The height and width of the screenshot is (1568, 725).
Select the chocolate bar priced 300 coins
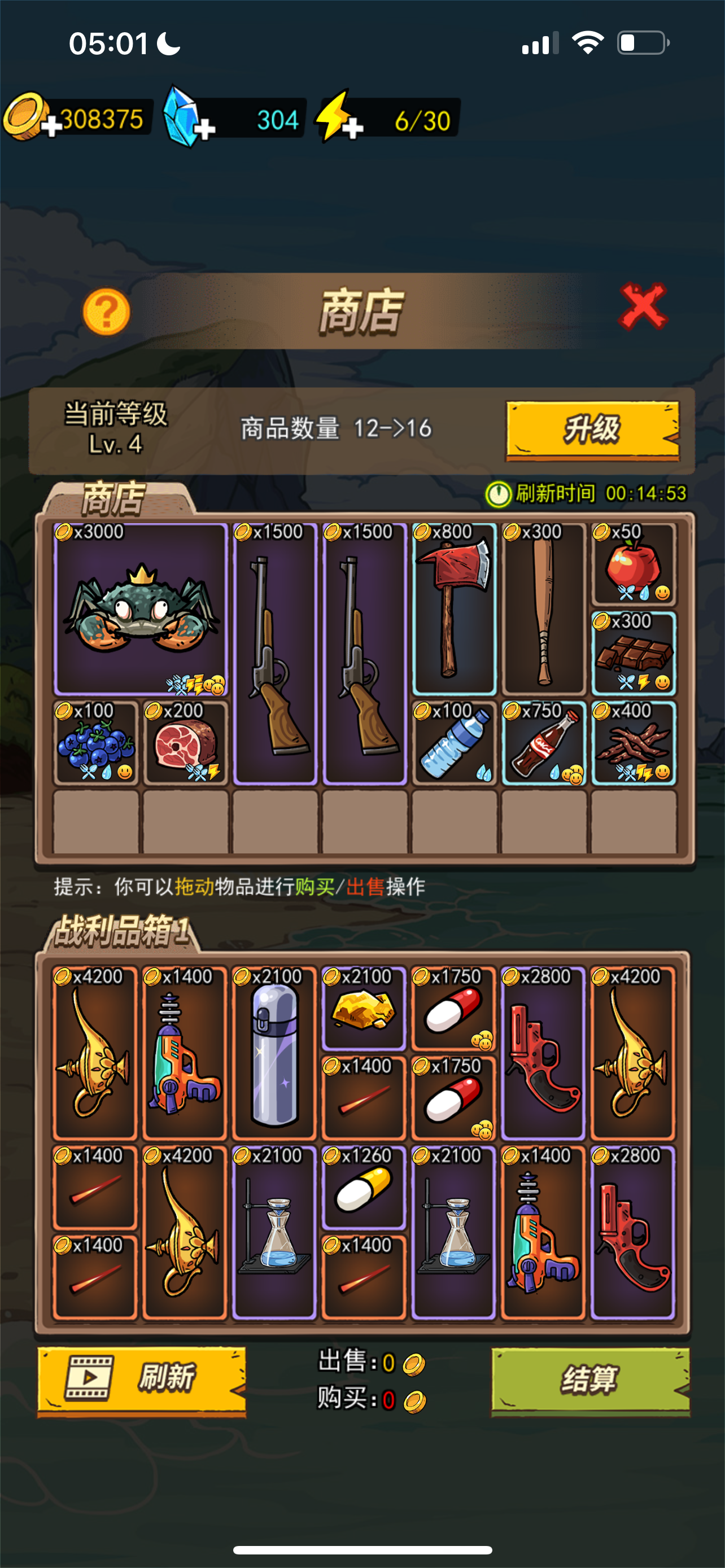pos(633,654)
